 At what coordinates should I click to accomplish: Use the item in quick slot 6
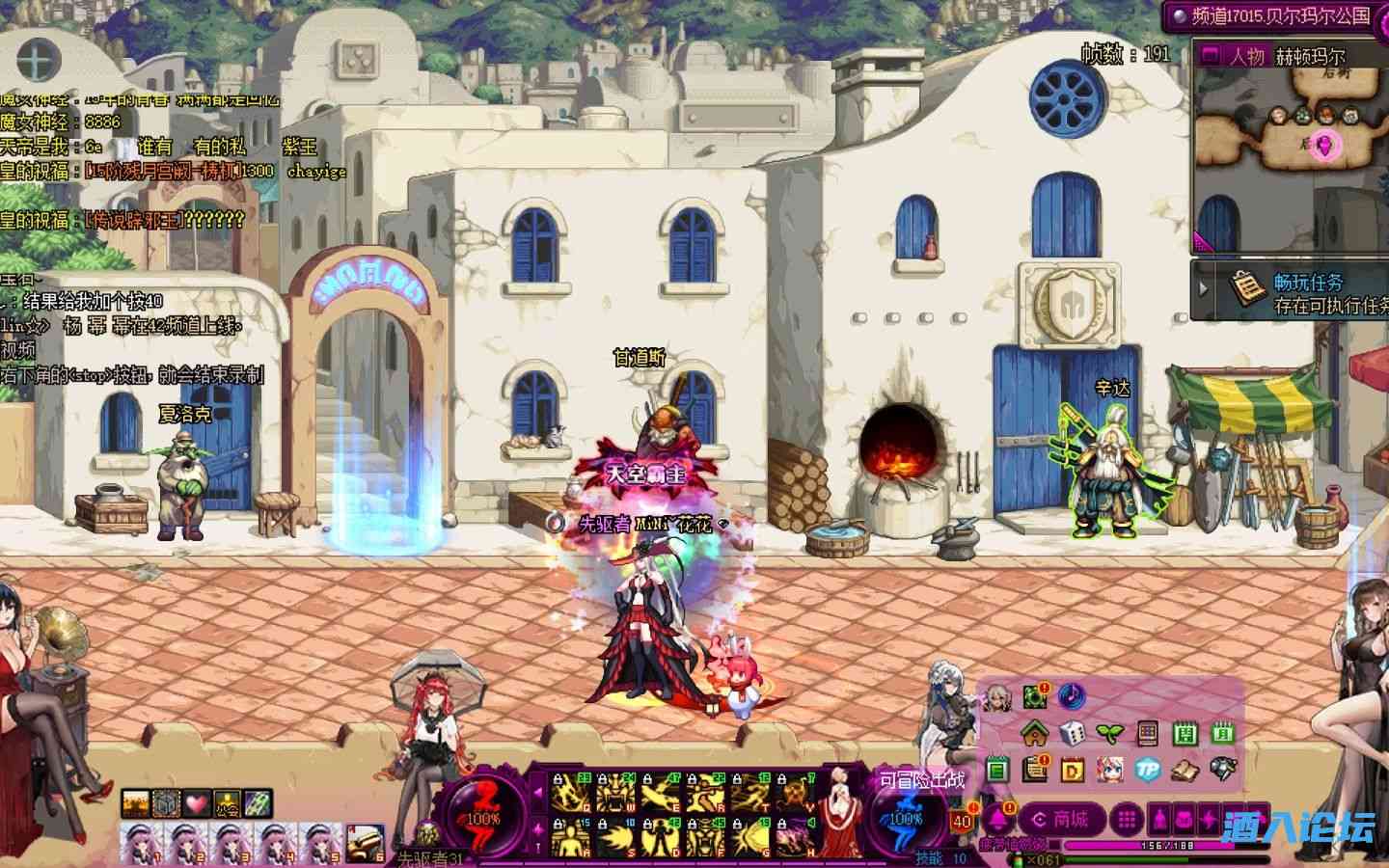(365, 843)
